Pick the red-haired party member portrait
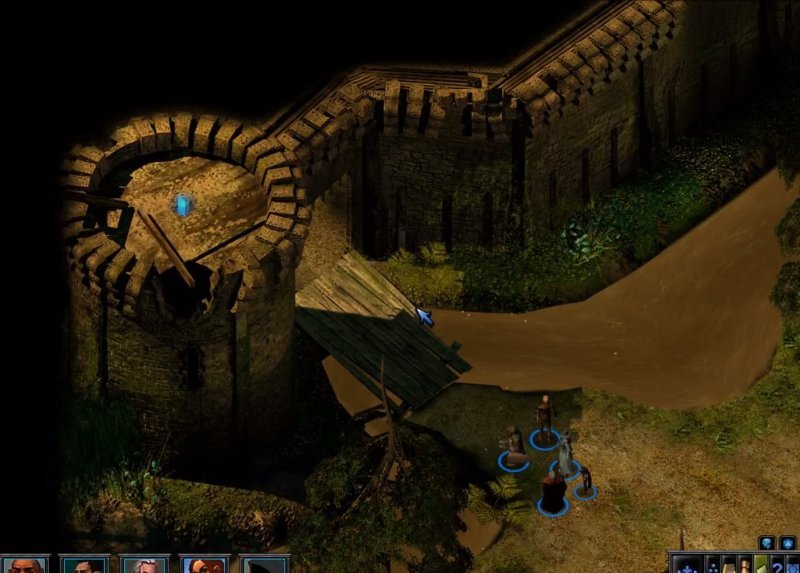Viewport: 800px width, 573px height. (x=204, y=564)
